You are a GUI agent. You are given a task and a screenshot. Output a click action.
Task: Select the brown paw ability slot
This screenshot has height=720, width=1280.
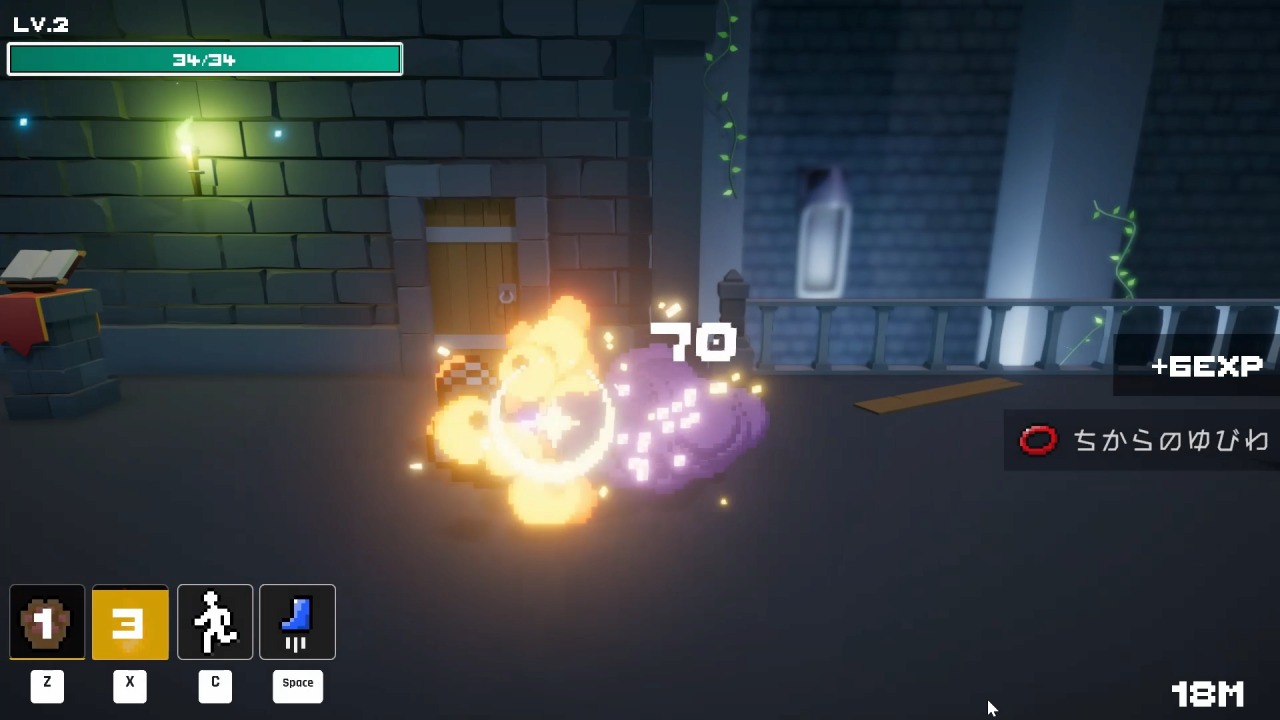pyautogui.click(x=47, y=622)
